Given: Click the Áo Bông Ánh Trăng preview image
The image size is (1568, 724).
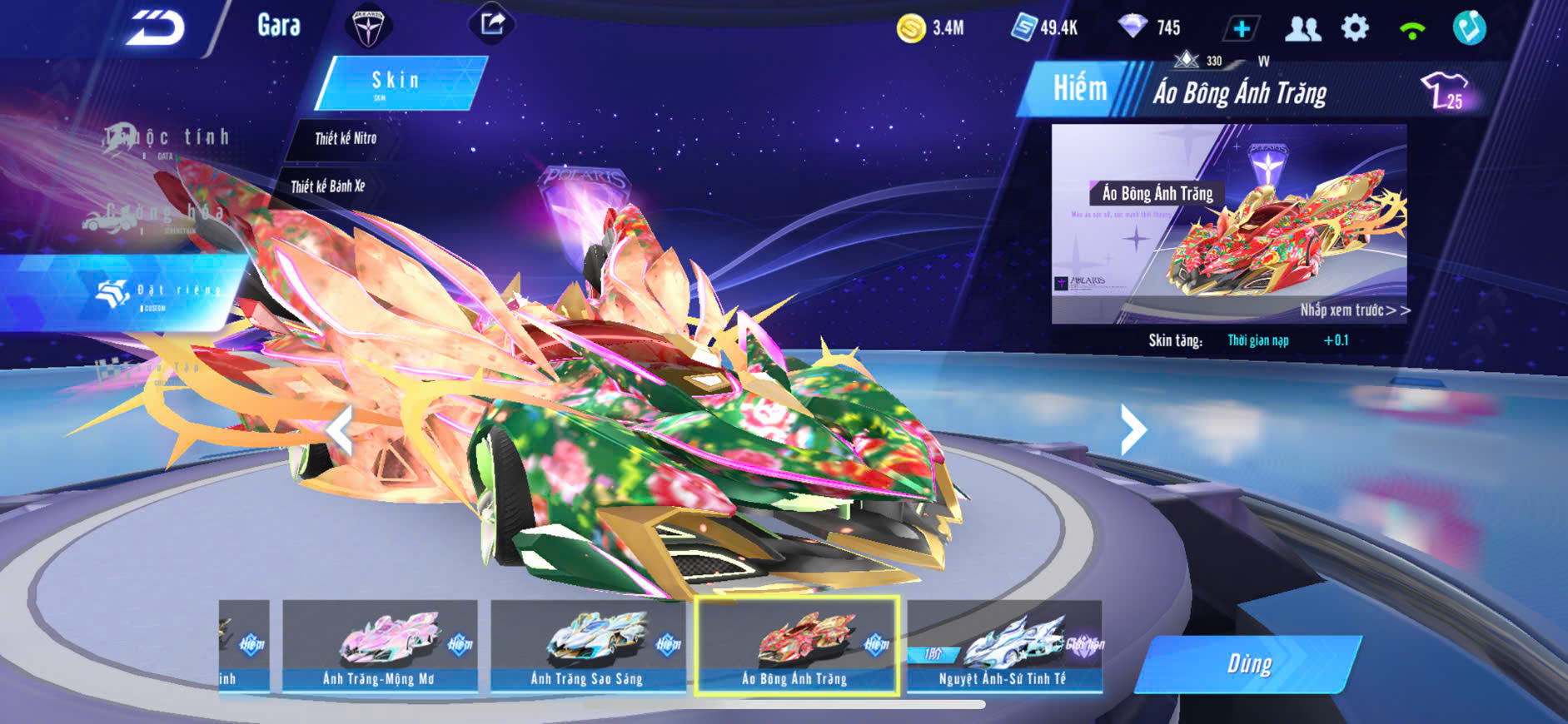Looking at the screenshot, I should click(1228, 223).
